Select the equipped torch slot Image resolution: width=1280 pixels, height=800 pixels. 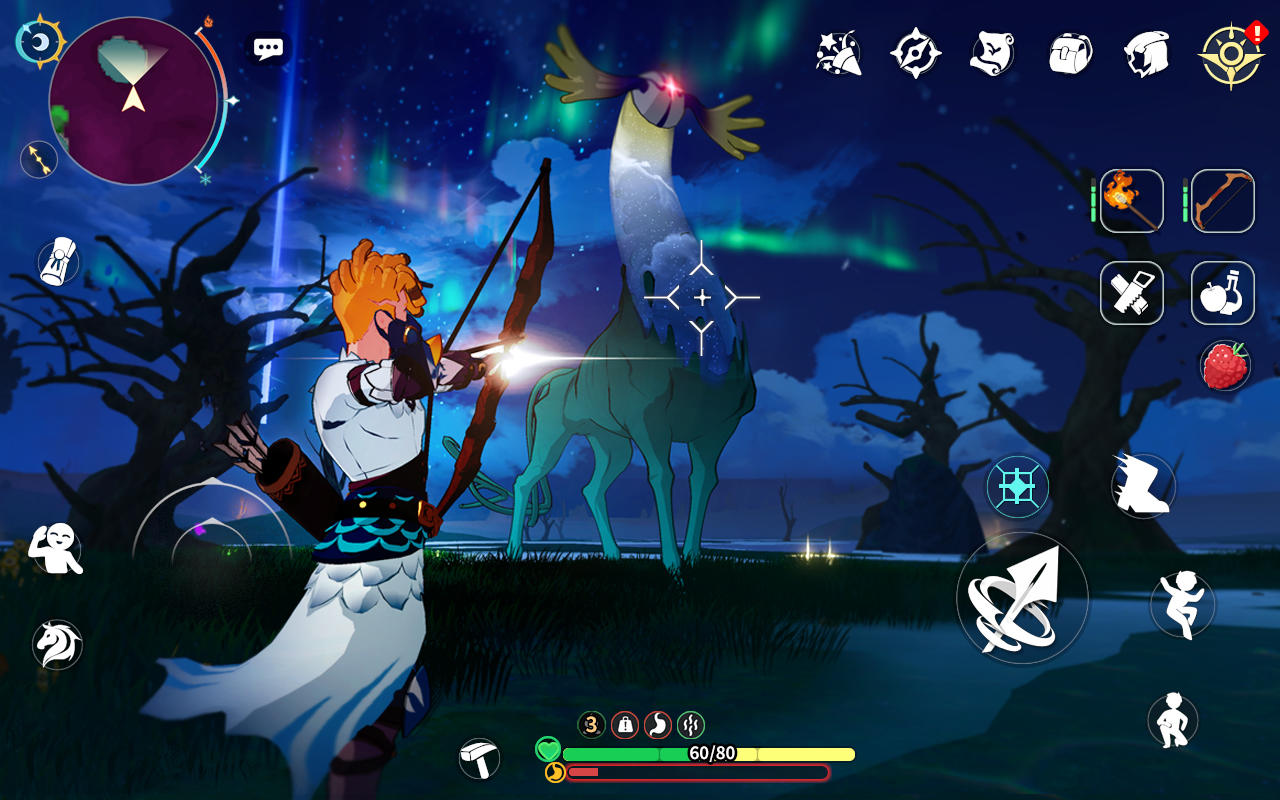click(1131, 200)
